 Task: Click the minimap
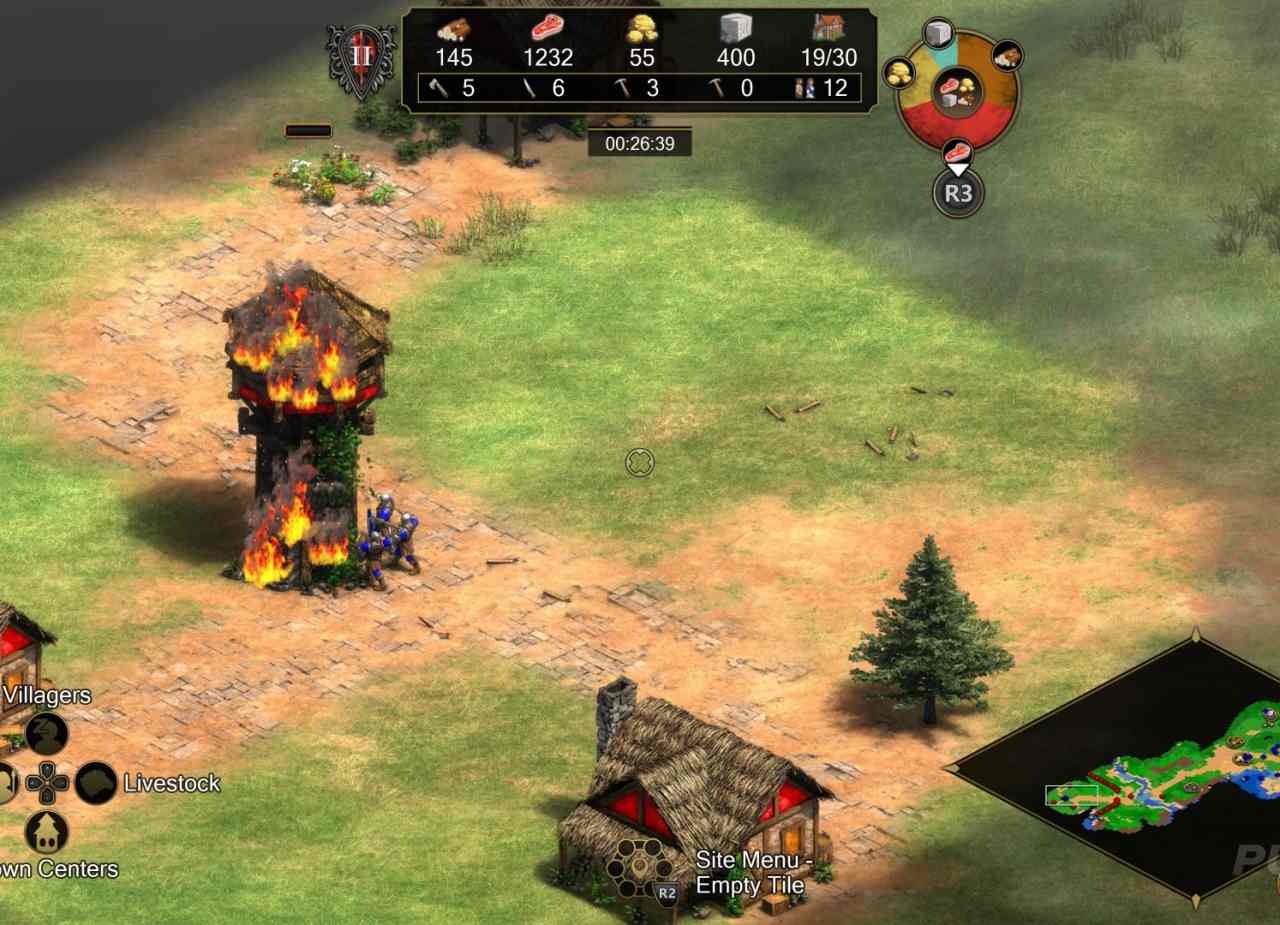coord(1150,770)
